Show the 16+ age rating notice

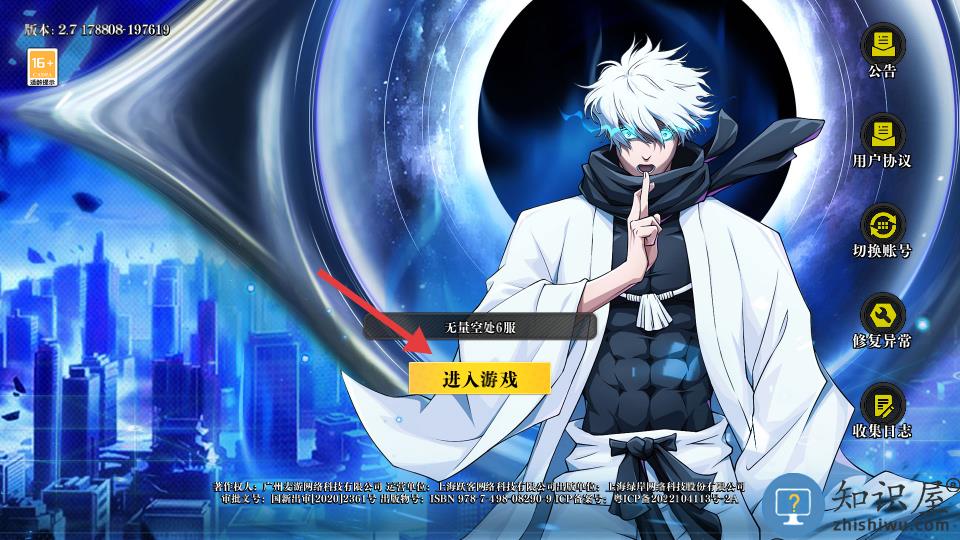pyautogui.click(x=42, y=67)
